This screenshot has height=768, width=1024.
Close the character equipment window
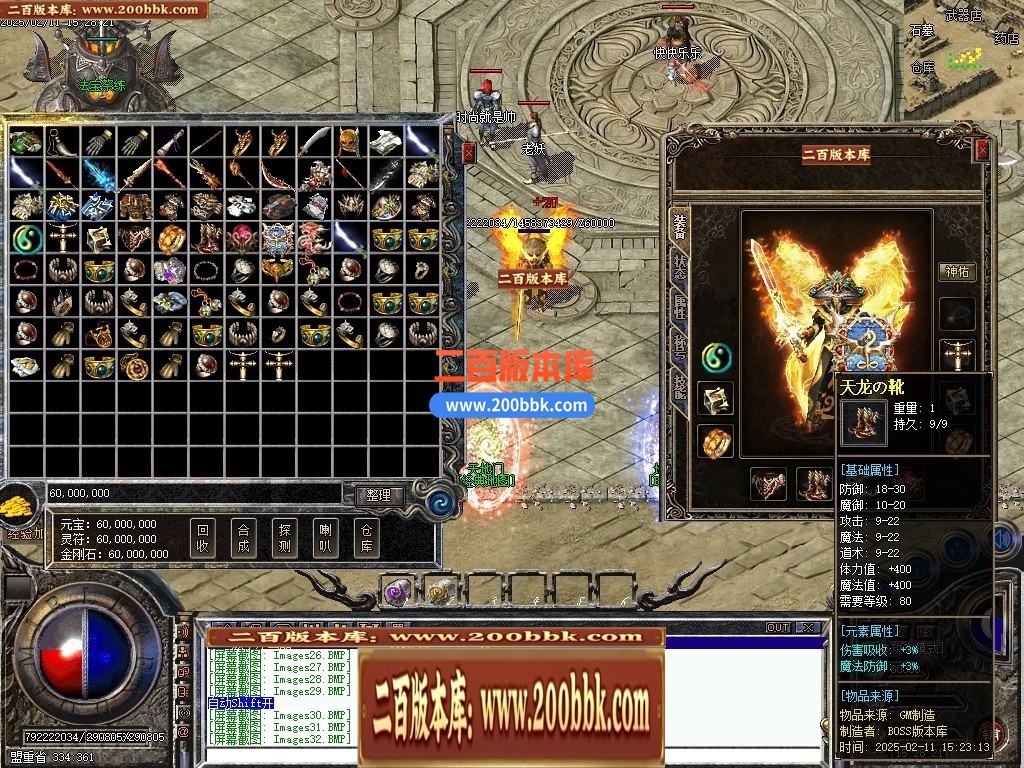pyautogui.click(x=982, y=150)
